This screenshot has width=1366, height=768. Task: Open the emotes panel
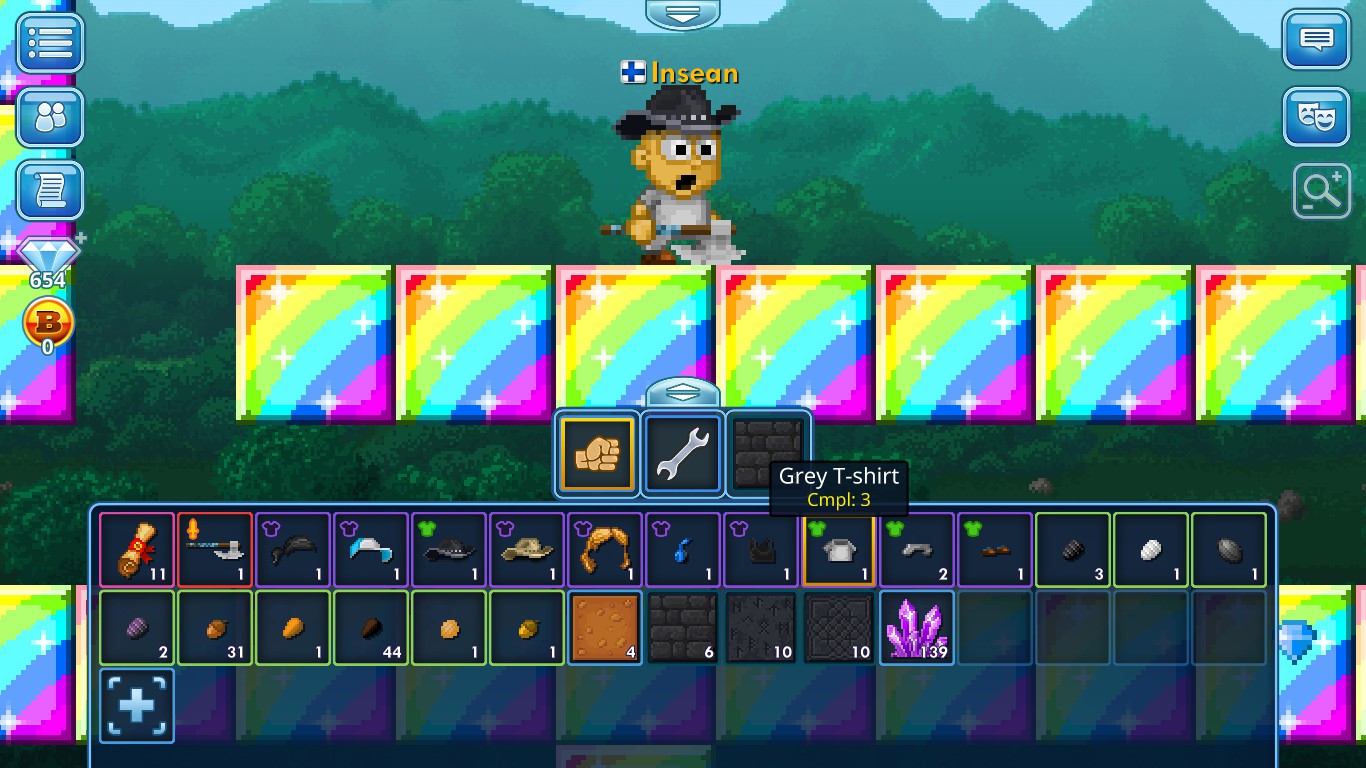[1318, 116]
